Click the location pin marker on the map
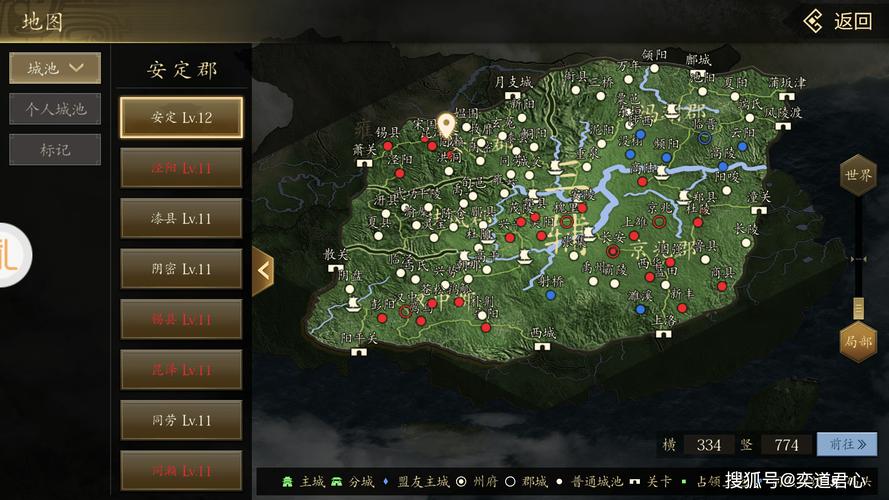The image size is (889, 500). point(445,124)
